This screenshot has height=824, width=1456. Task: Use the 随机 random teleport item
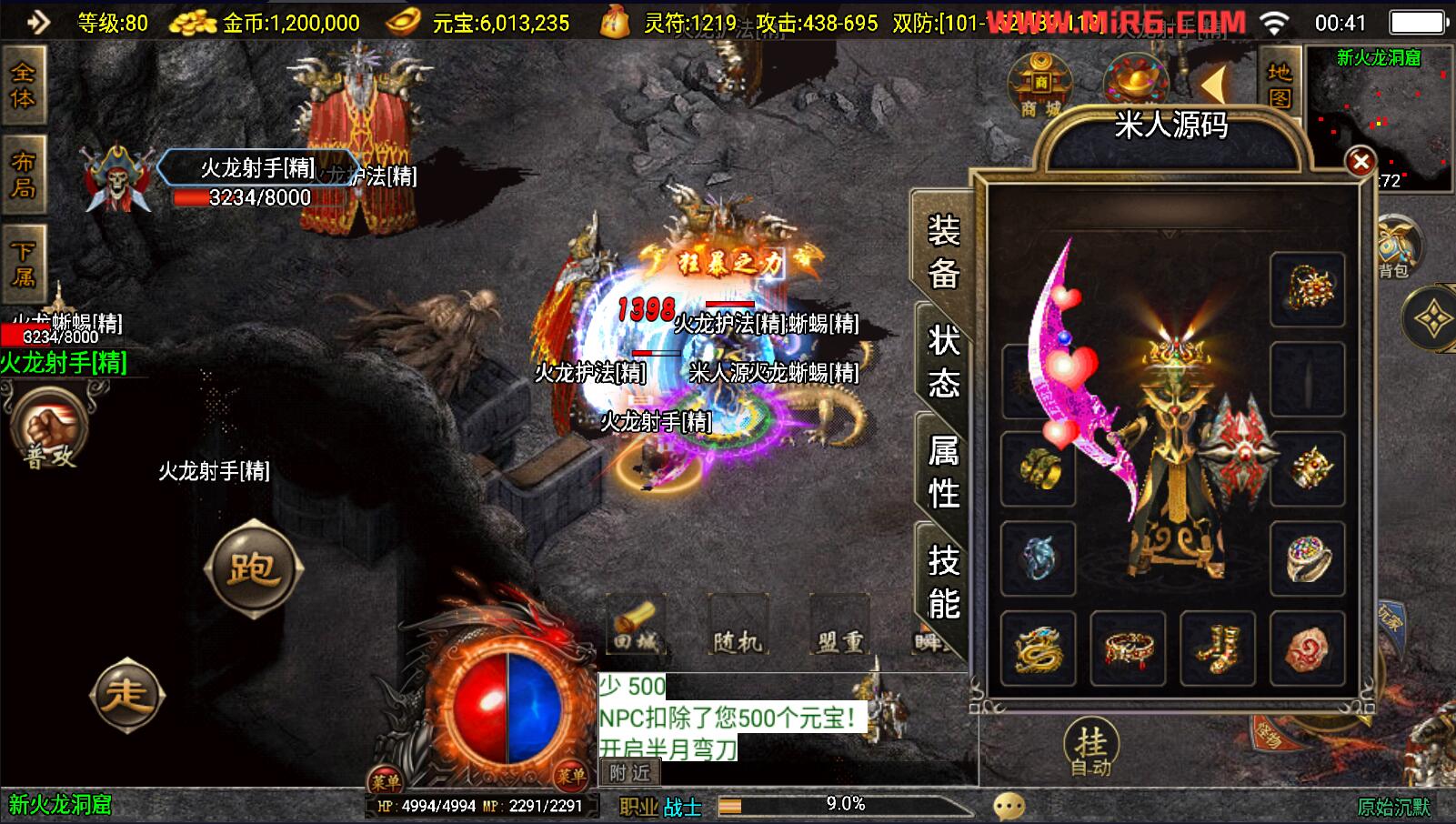pos(738,628)
